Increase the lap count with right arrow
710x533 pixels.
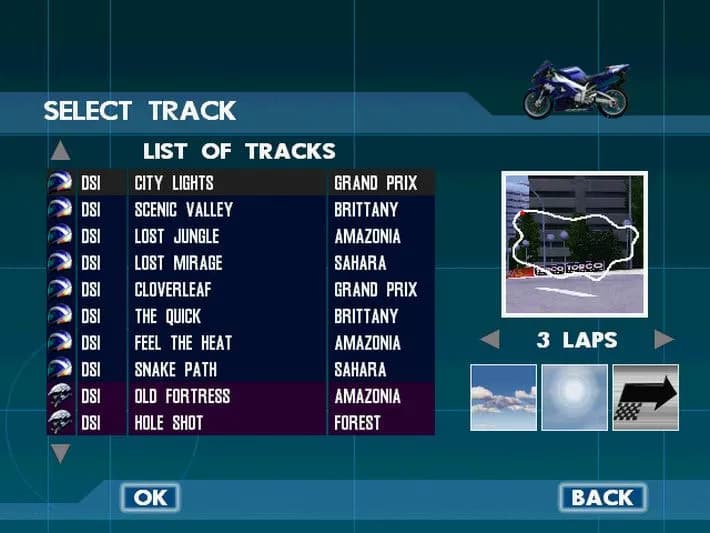pyautogui.click(x=664, y=340)
